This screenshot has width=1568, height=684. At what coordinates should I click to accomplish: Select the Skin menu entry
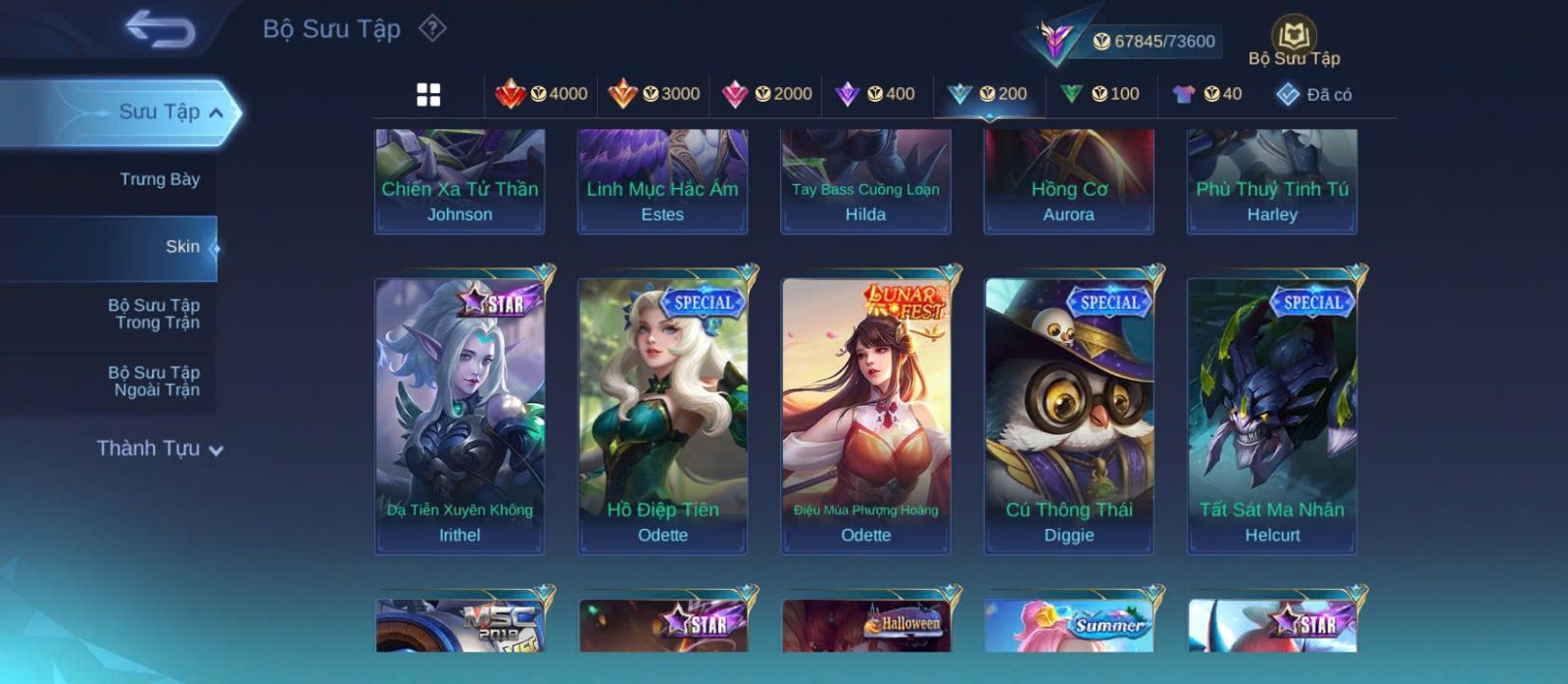point(182,247)
